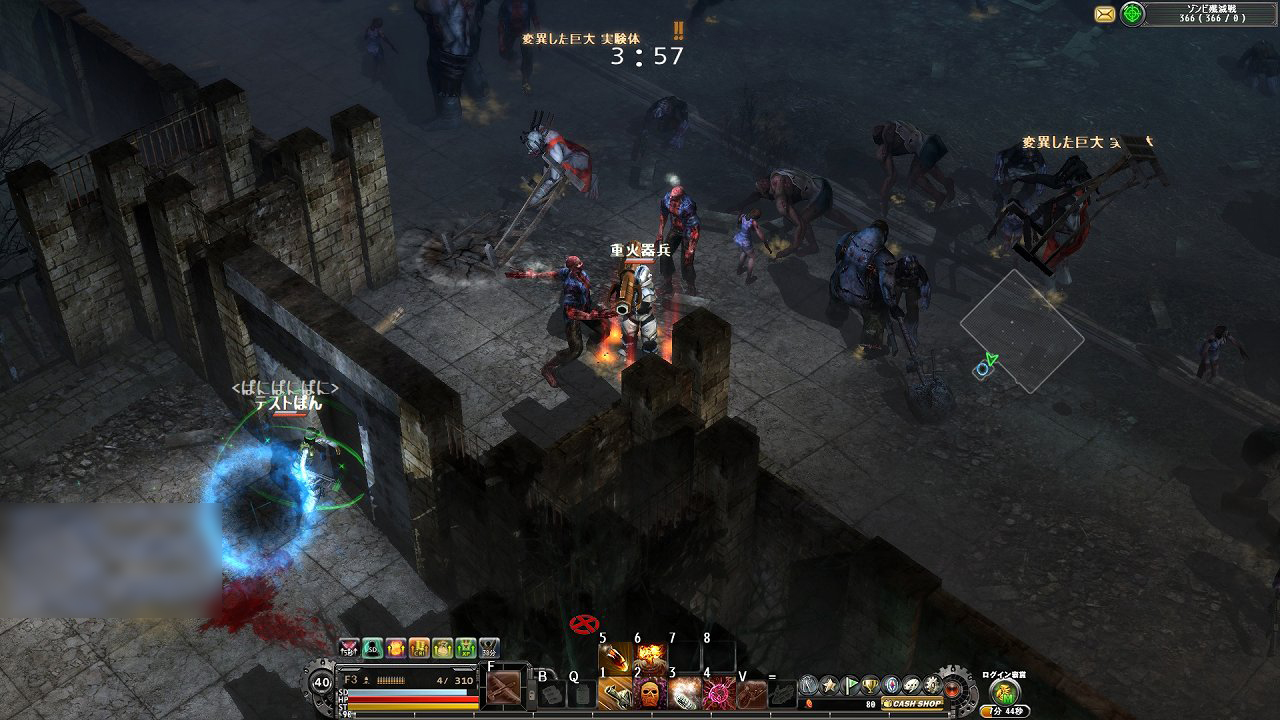1280x720 pixels.
Task: Click the star icon in bottom menu bar
Action: (827, 684)
